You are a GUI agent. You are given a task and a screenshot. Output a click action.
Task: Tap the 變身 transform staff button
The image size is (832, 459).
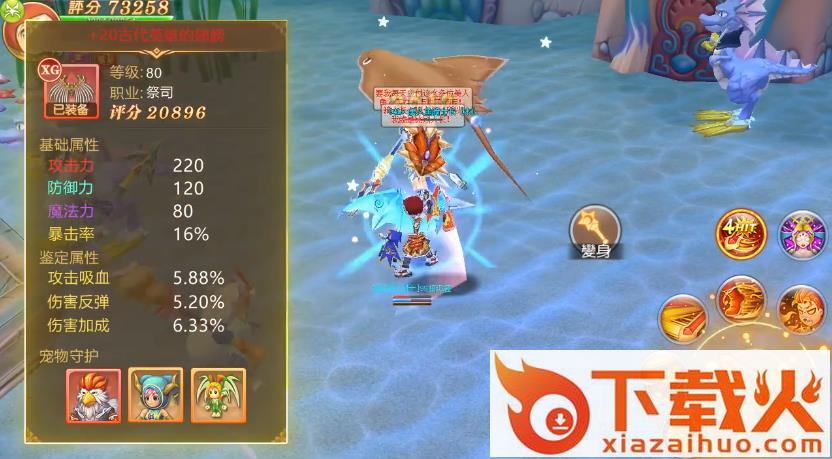coord(592,231)
